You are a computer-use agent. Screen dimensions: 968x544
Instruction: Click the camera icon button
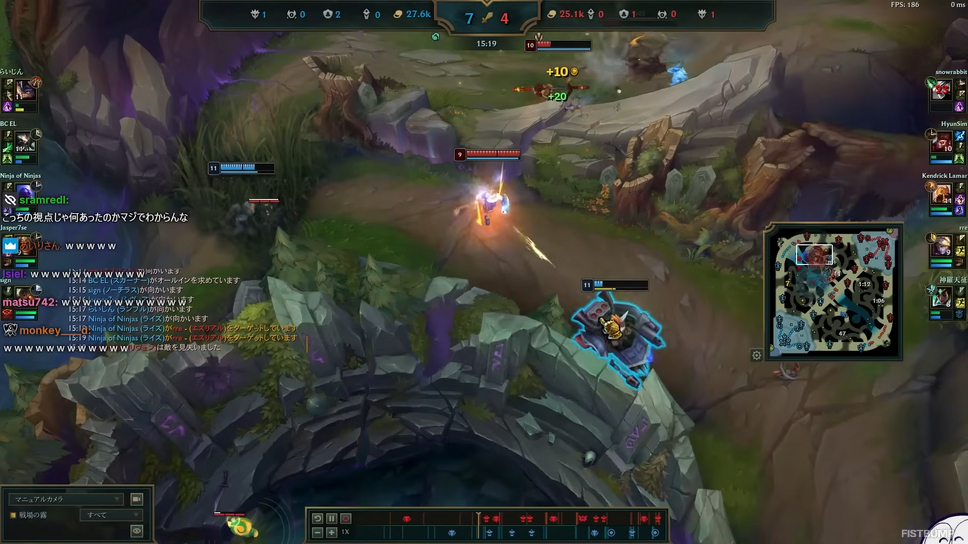[137, 499]
